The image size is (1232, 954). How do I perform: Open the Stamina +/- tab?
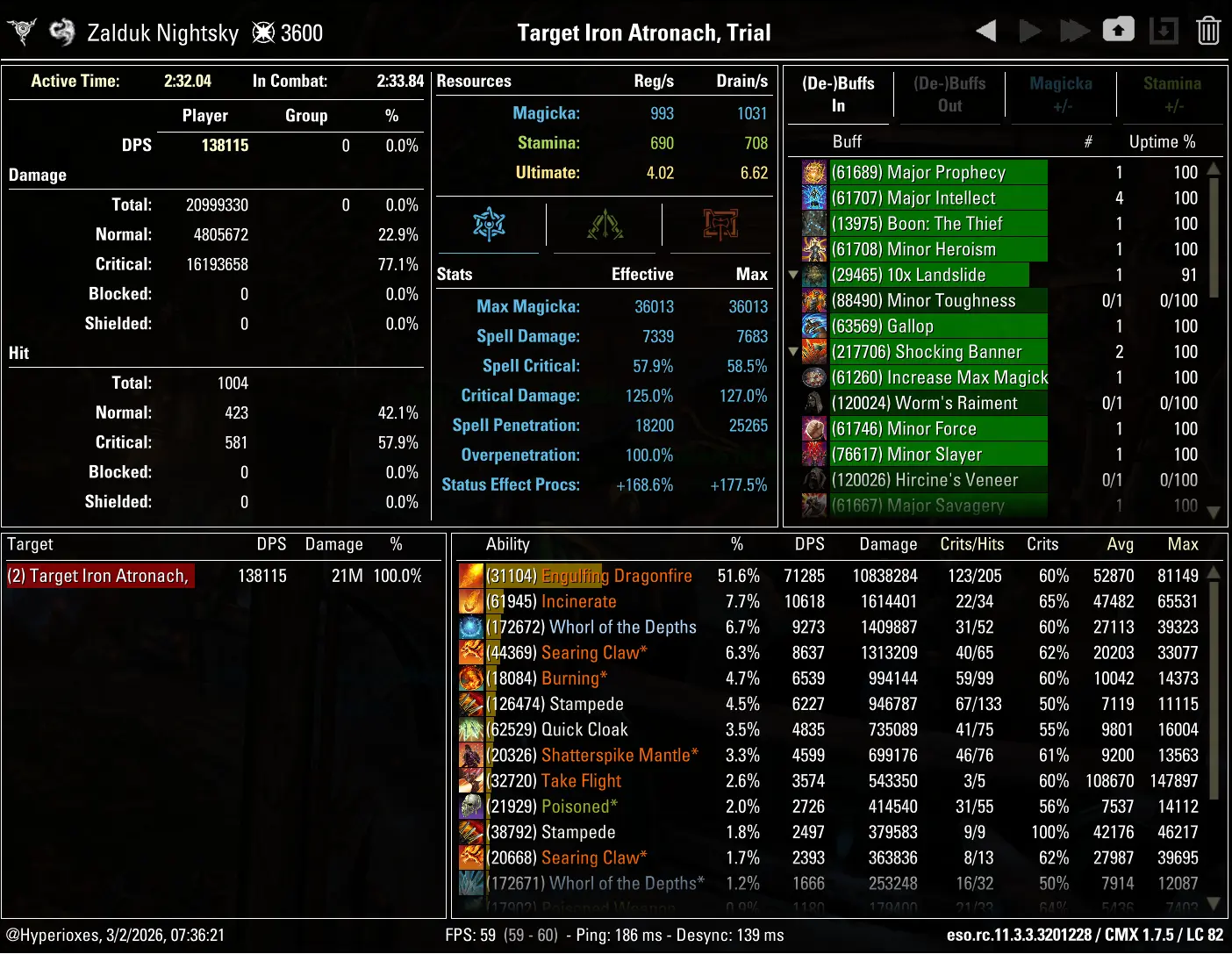(x=1171, y=94)
